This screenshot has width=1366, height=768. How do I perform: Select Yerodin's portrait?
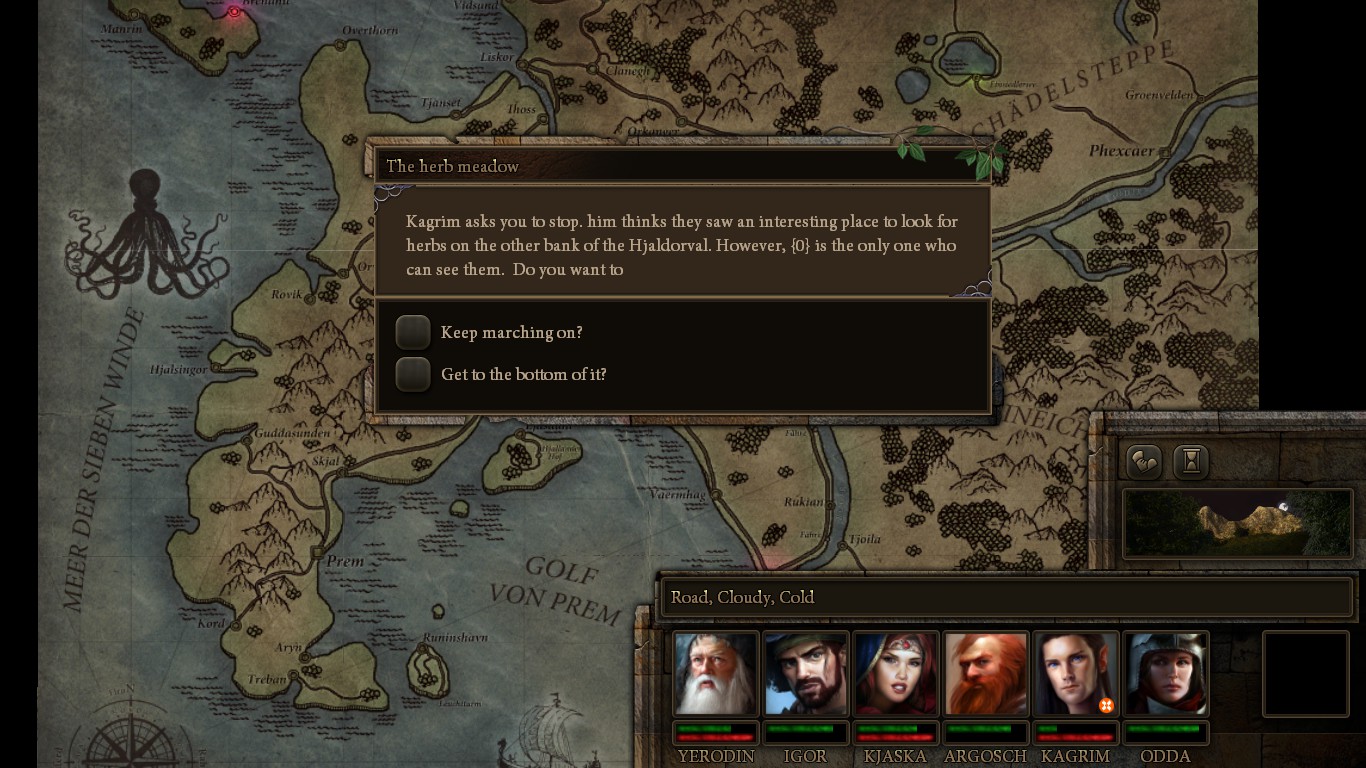pos(715,673)
